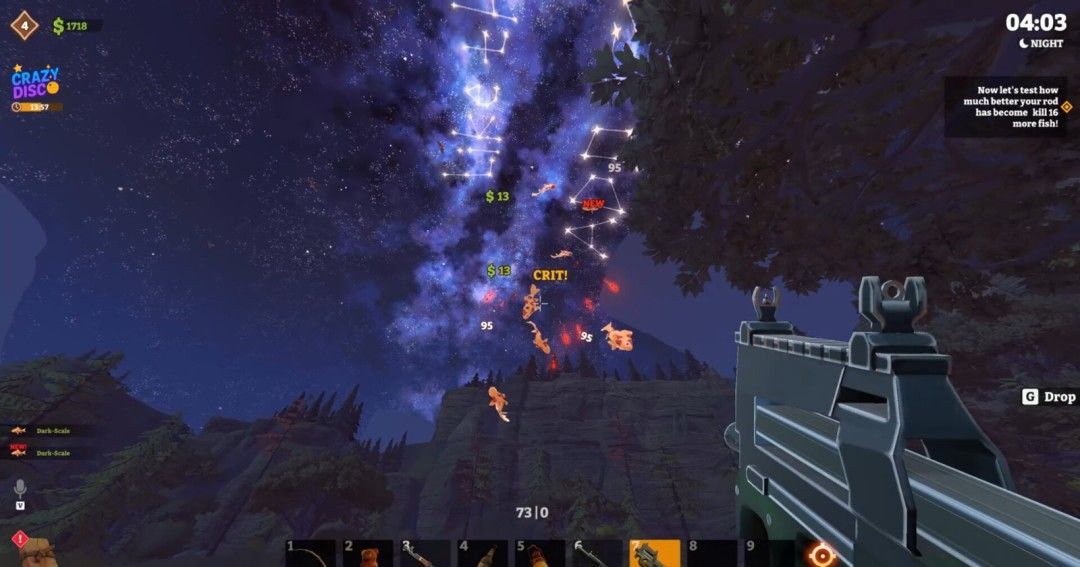Image resolution: width=1080 pixels, height=567 pixels.
Task: Click the level 4 diamond badge
Action: (23, 24)
